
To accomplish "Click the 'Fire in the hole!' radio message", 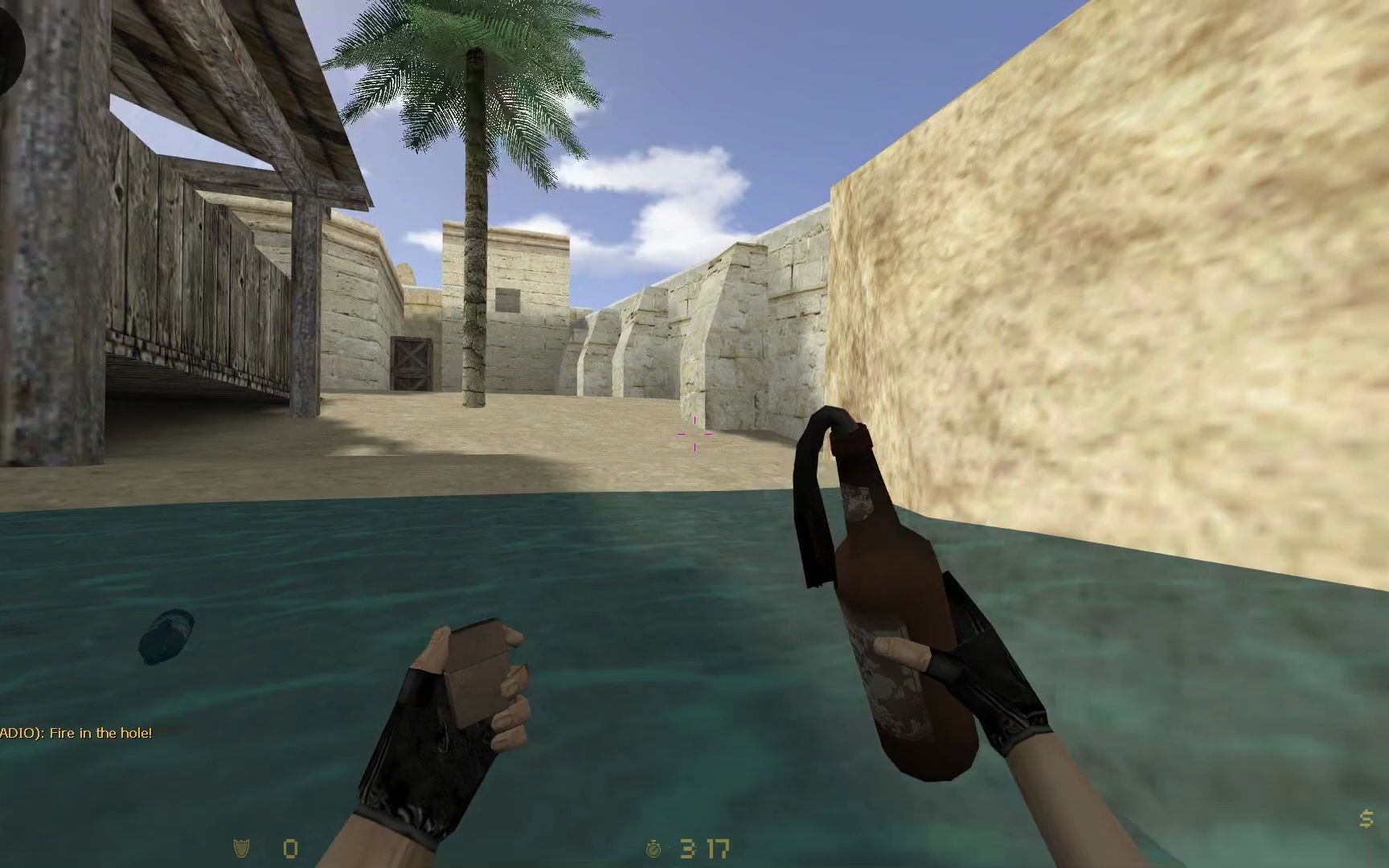I will point(76,734).
